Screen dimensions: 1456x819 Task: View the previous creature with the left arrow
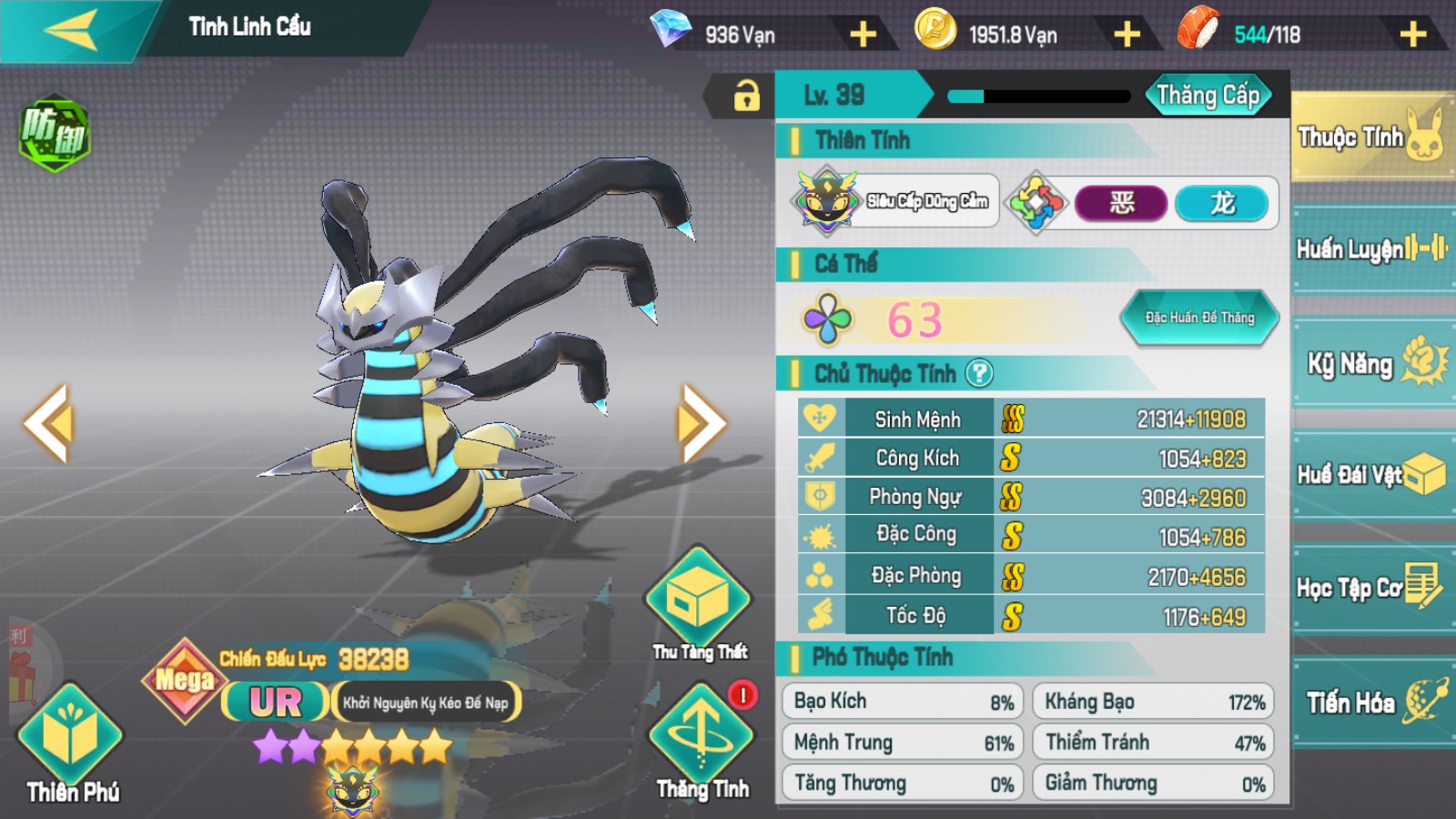pos(48,423)
